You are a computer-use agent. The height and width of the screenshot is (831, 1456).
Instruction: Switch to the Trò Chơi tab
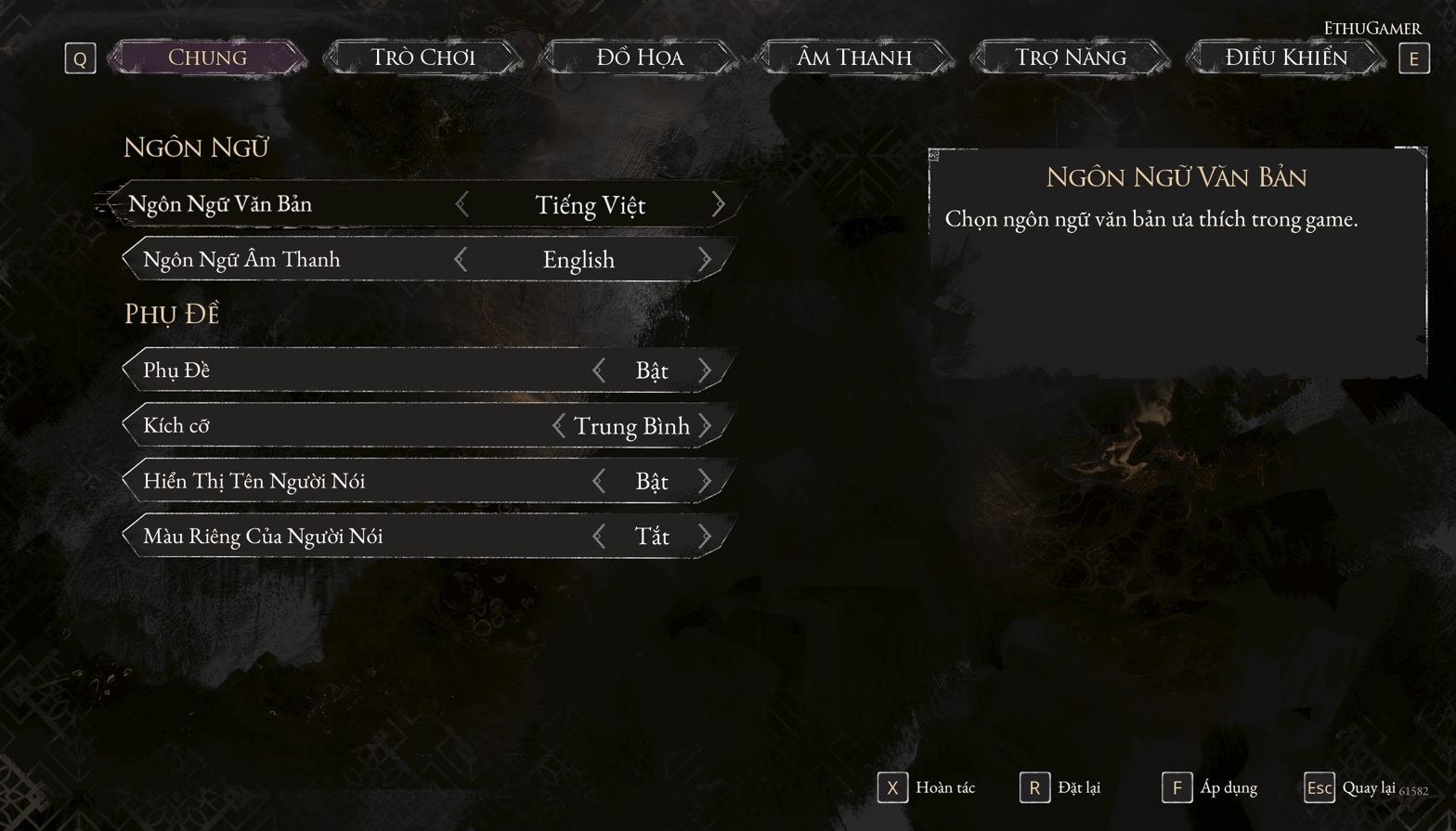pyautogui.click(x=422, y=58)
